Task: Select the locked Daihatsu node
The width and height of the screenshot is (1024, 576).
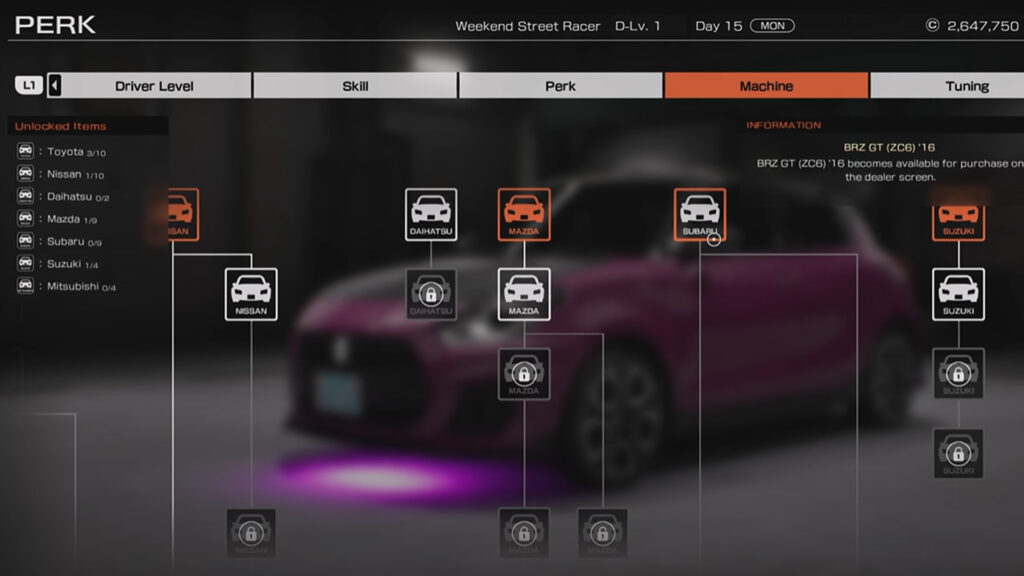Action: [431, 294]
